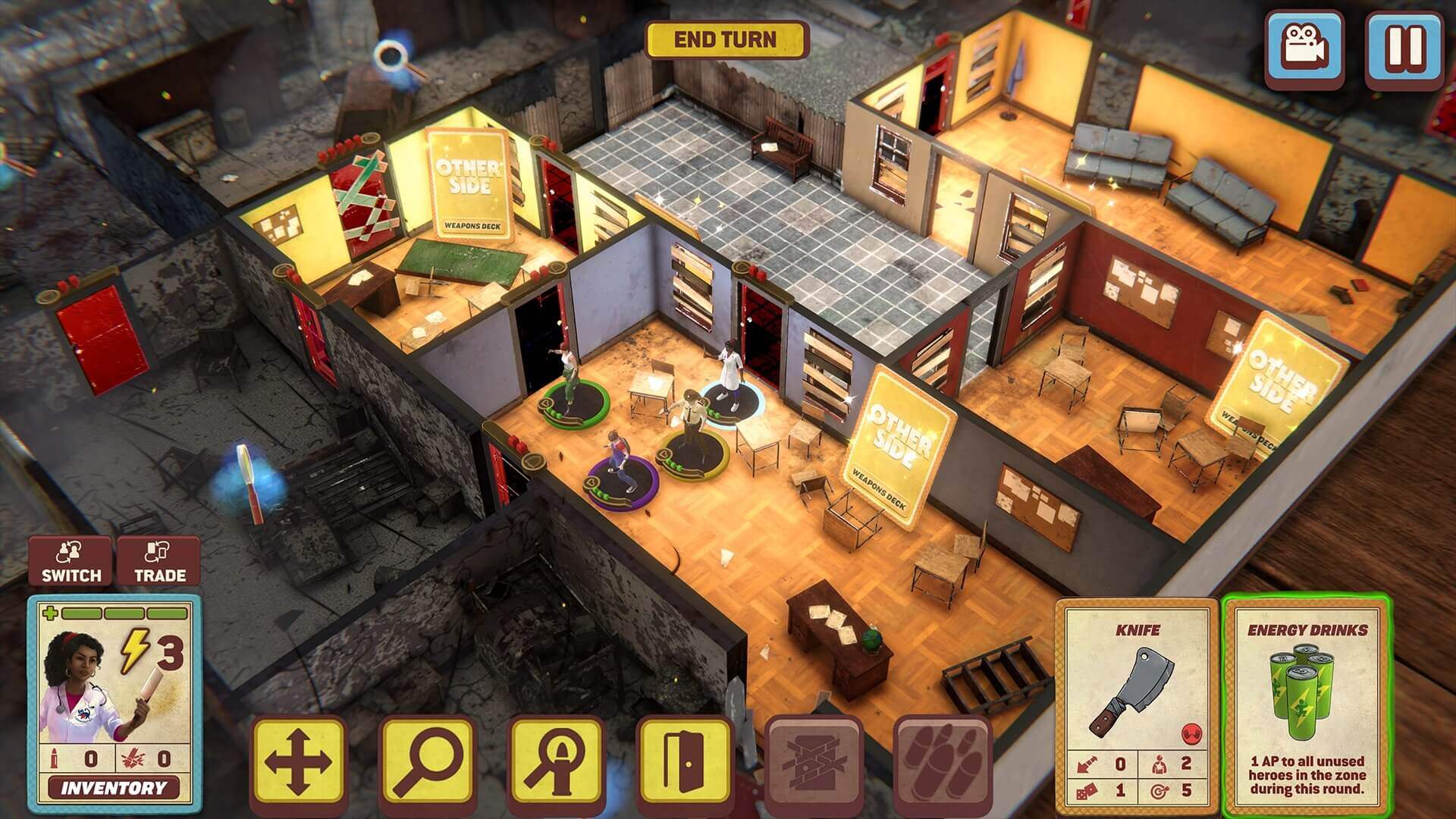
Task: Click the bullets ammo action
Action: pyautogui.click(x=943, y=764)
